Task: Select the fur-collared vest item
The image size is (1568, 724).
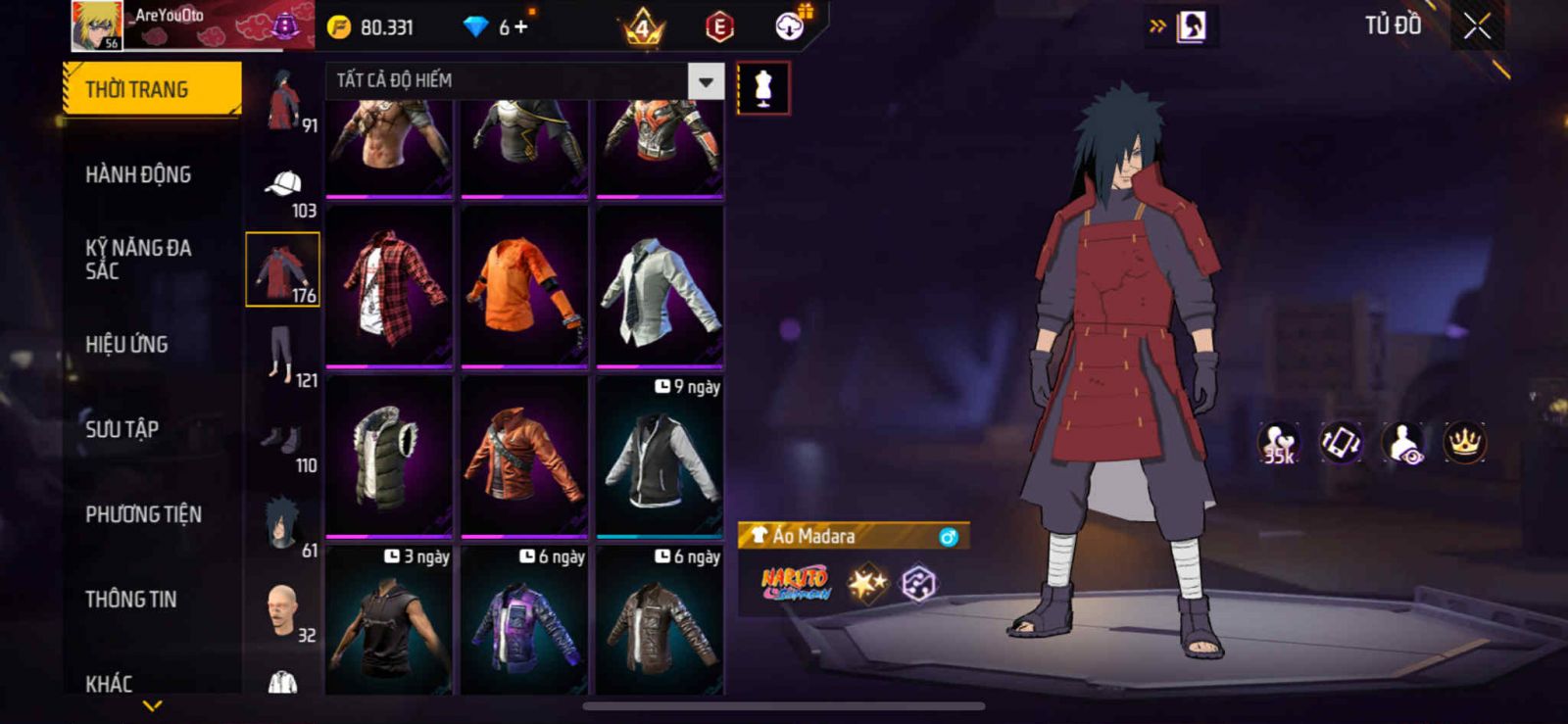Action: 389,456
